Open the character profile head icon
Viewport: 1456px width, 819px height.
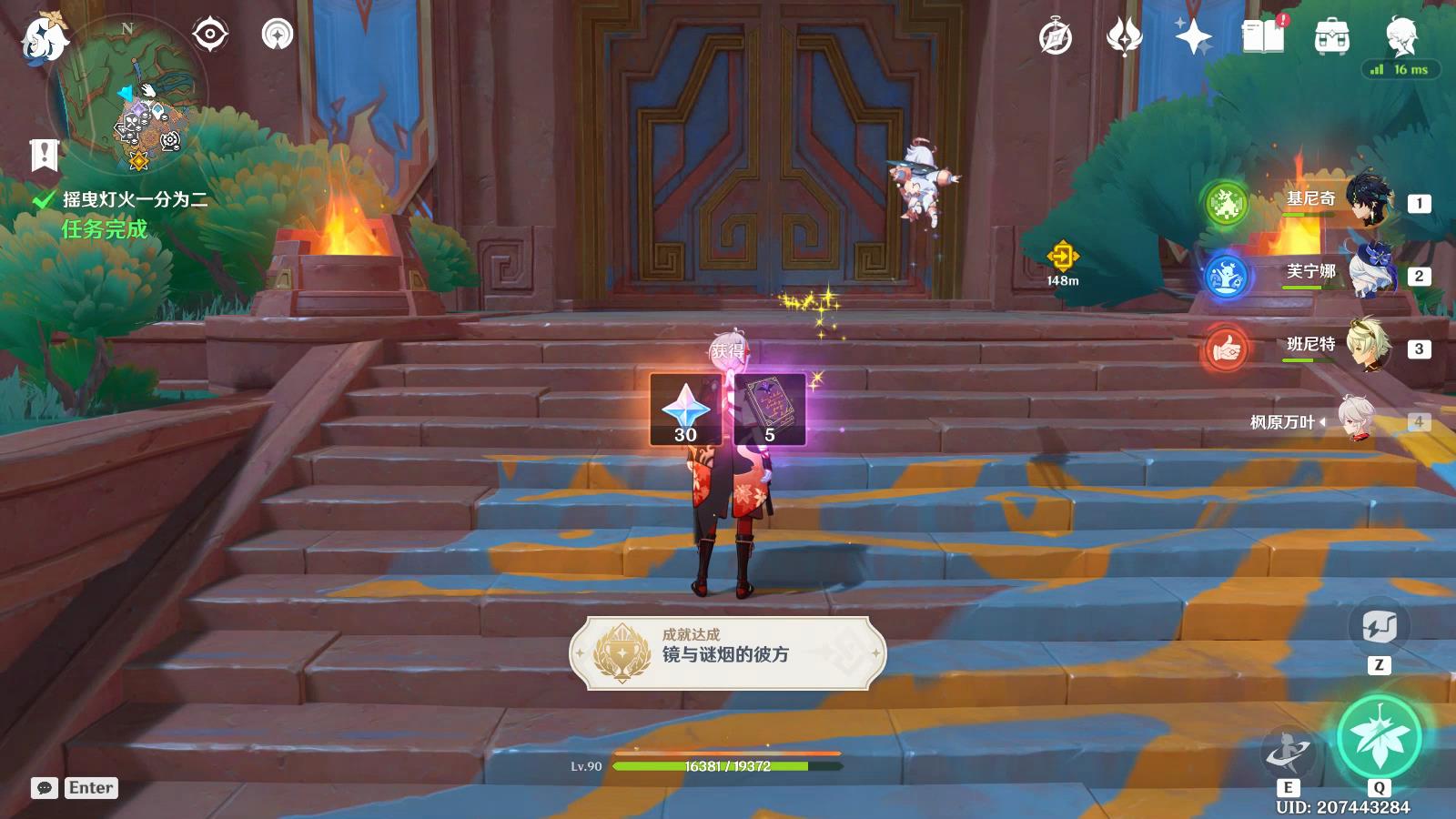click(x=1401, y=37)
